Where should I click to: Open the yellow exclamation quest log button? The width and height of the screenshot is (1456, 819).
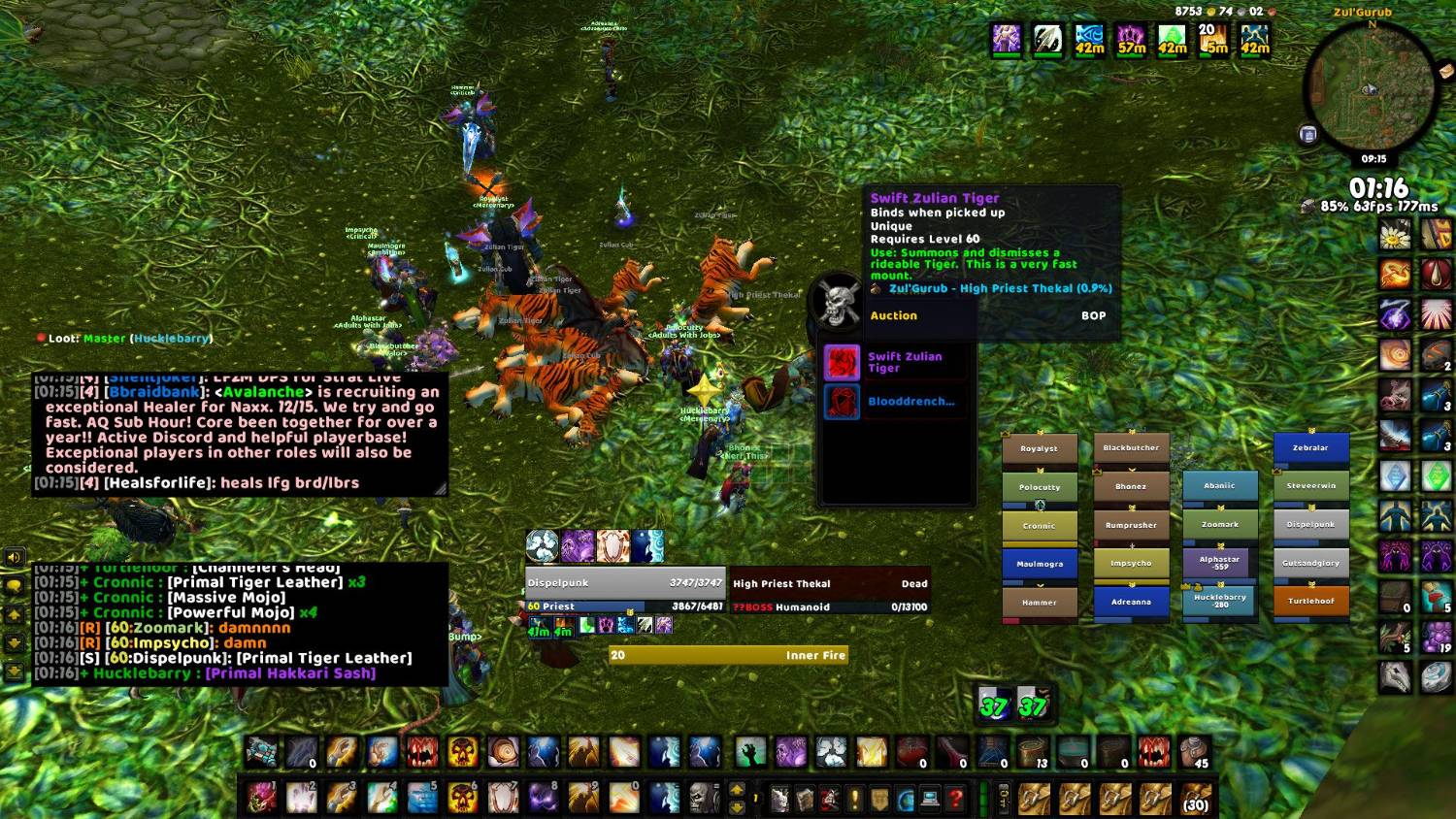(854, 799)
